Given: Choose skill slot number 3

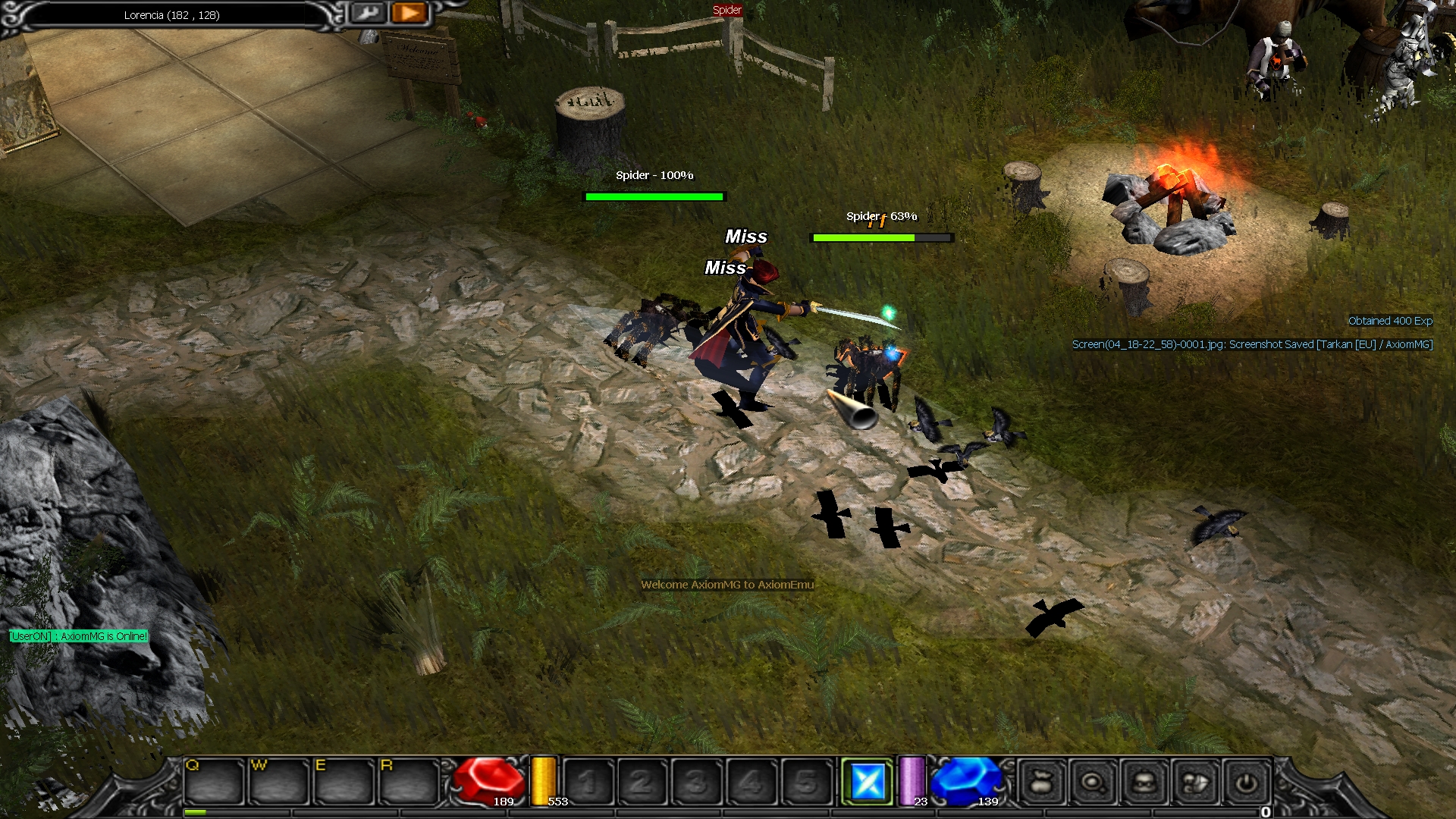Looking at the screenshot, I should tap(697, 781).
